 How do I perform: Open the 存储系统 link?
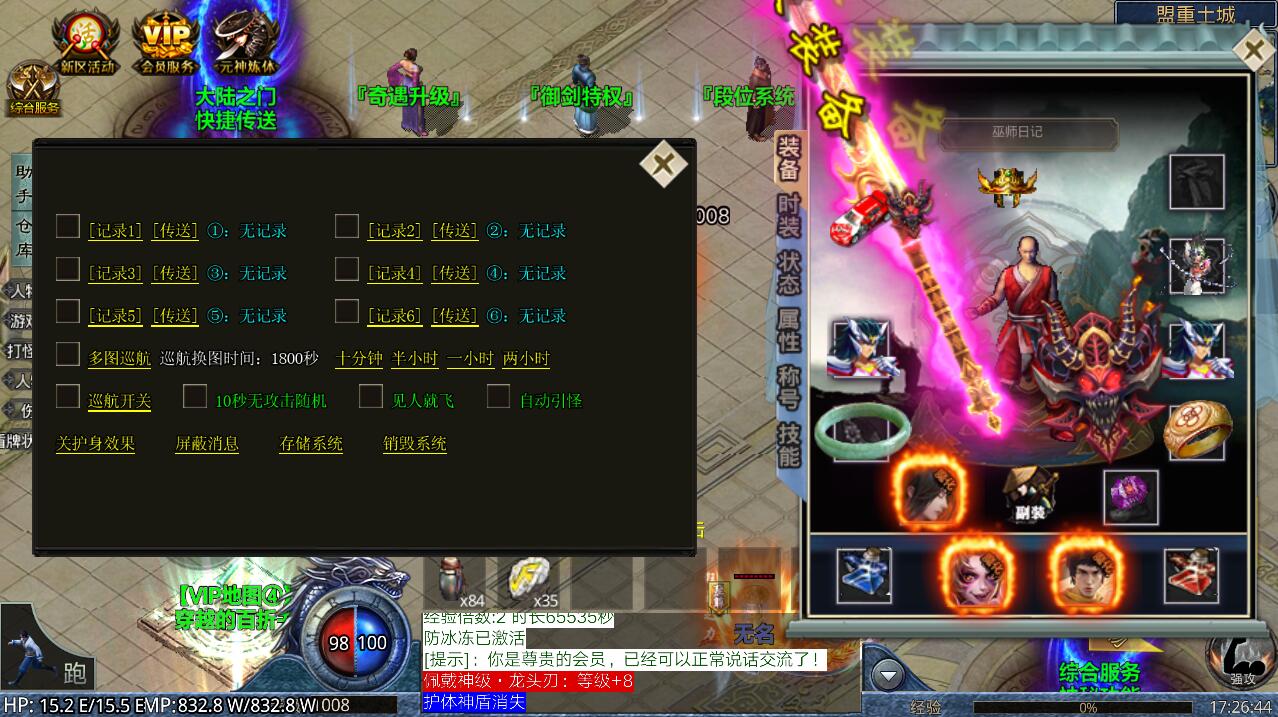pyautogui.click(x=311, y=444)
